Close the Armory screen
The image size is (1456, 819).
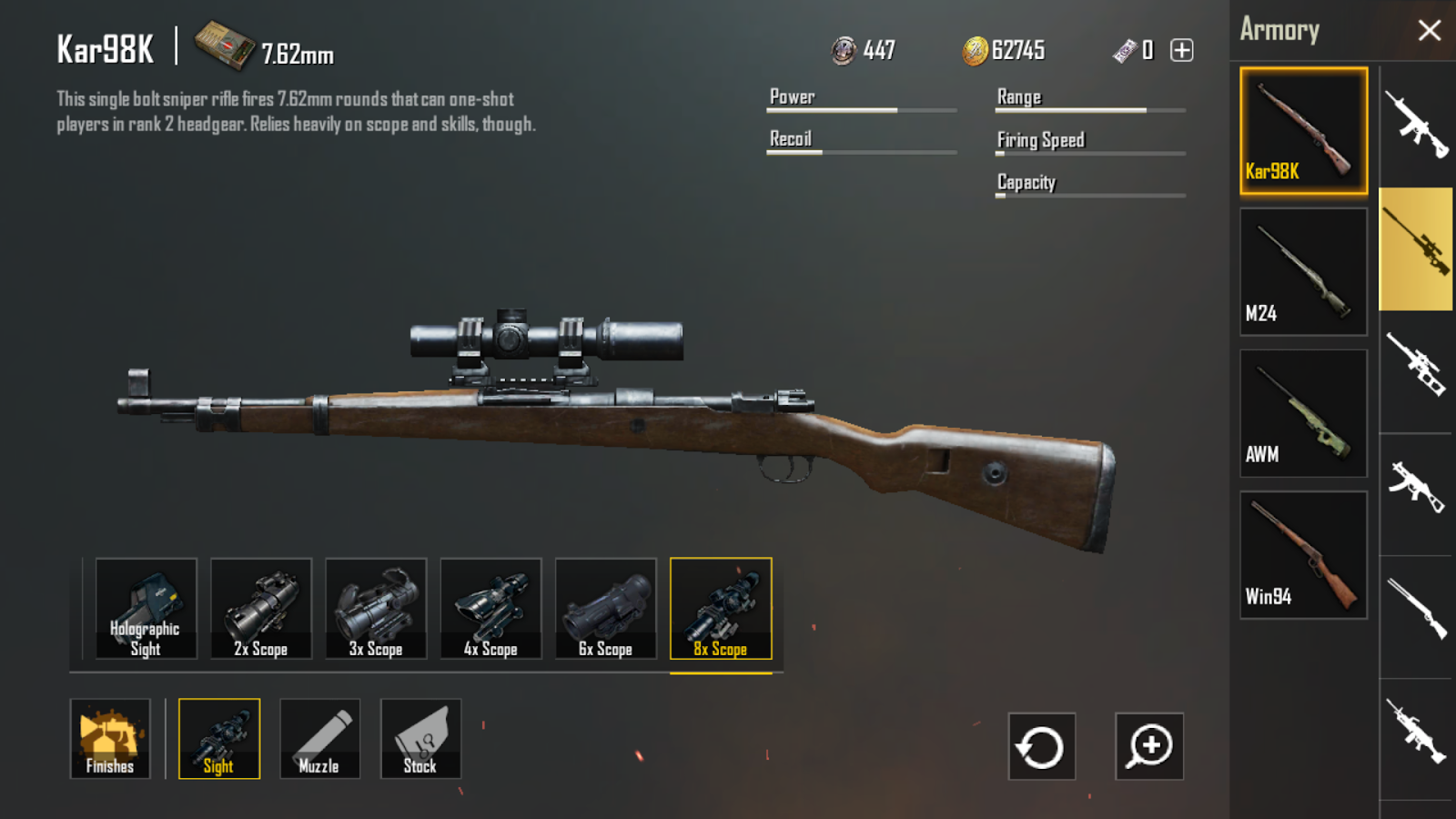click(x=1429, y=29)
